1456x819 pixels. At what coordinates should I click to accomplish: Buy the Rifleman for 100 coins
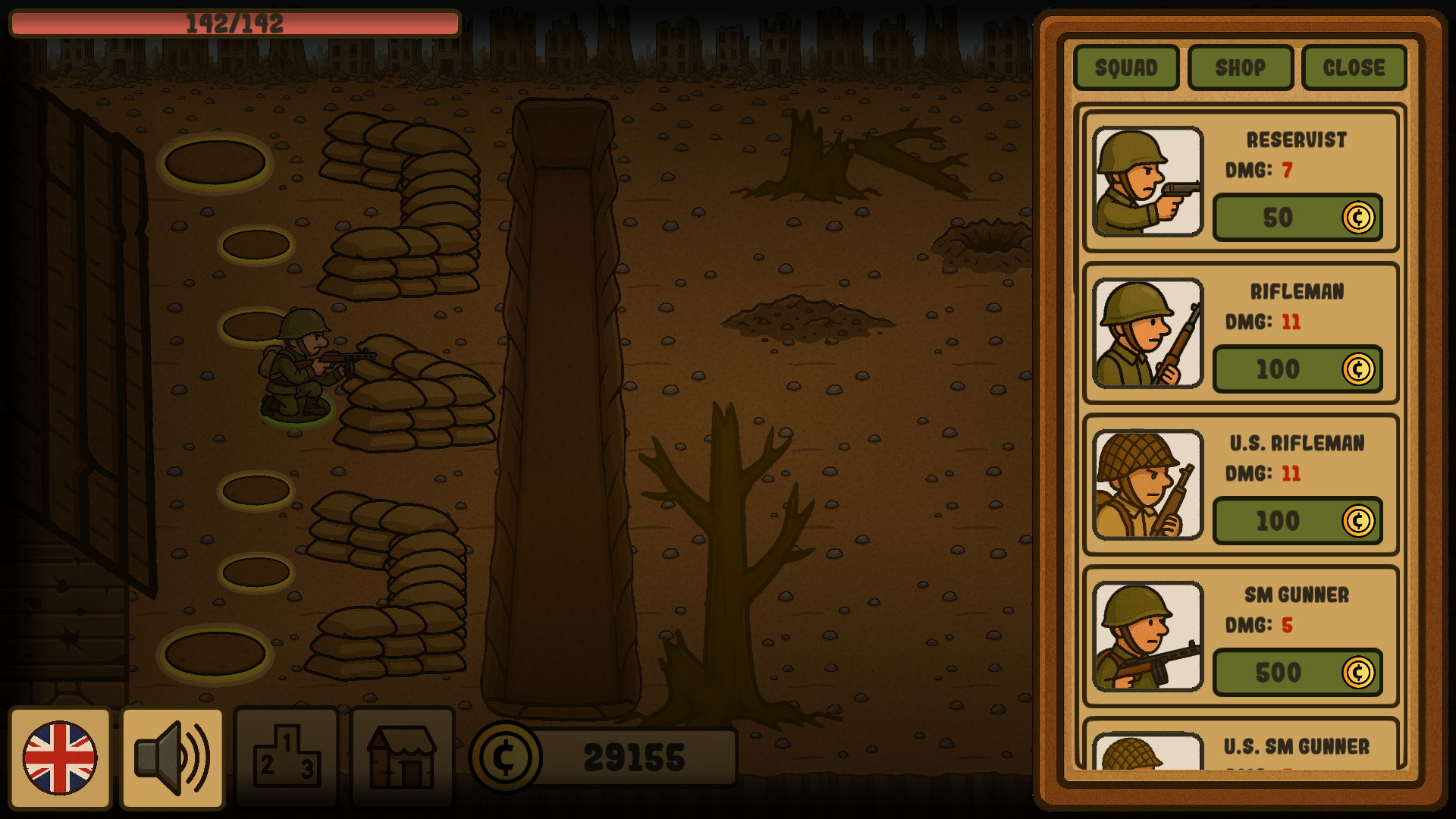click(1297, 369)
